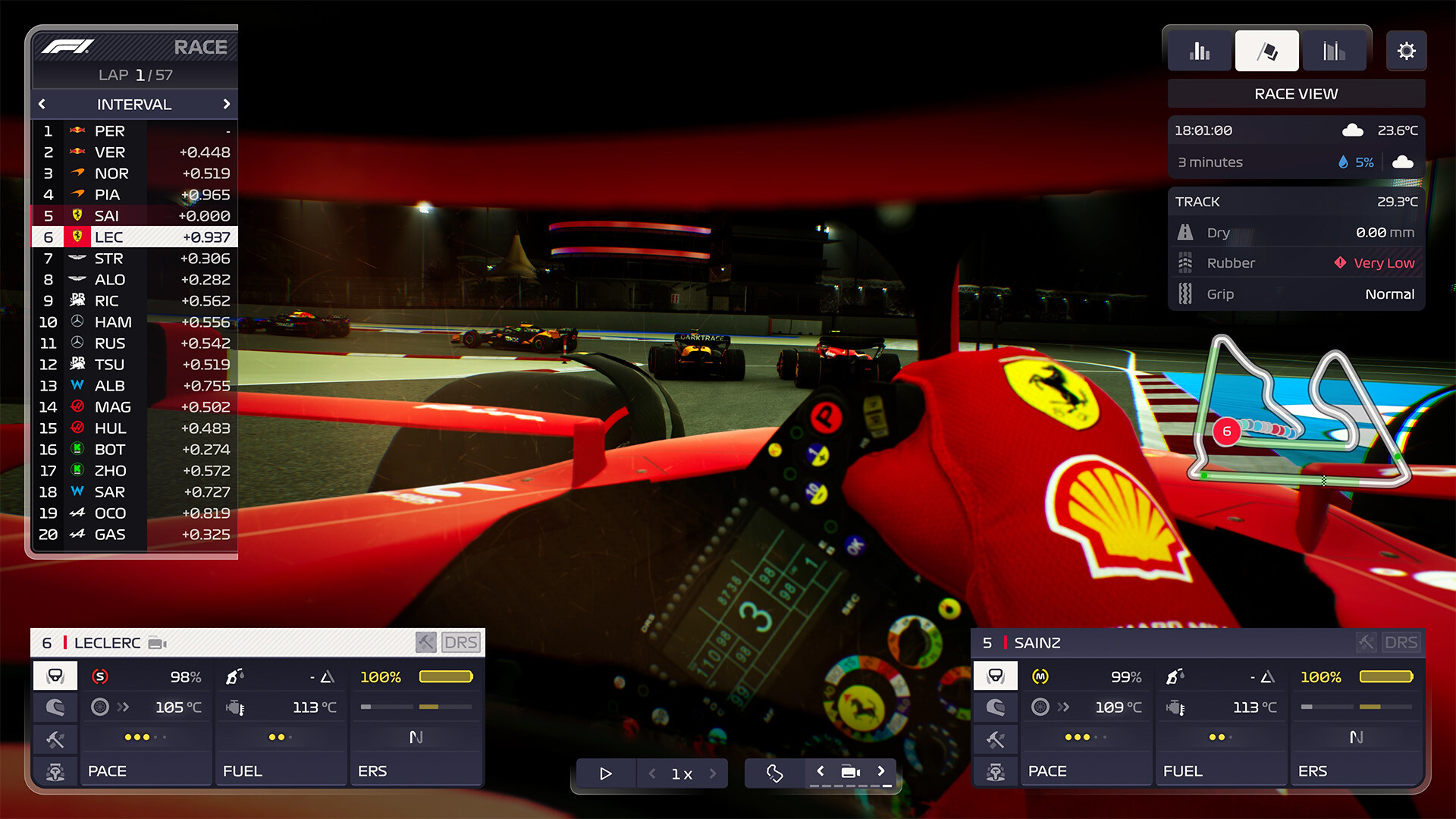1456x819 pixels.
Task: Open the standings bar chart view icon
Action: click(x=1198, y=50)
